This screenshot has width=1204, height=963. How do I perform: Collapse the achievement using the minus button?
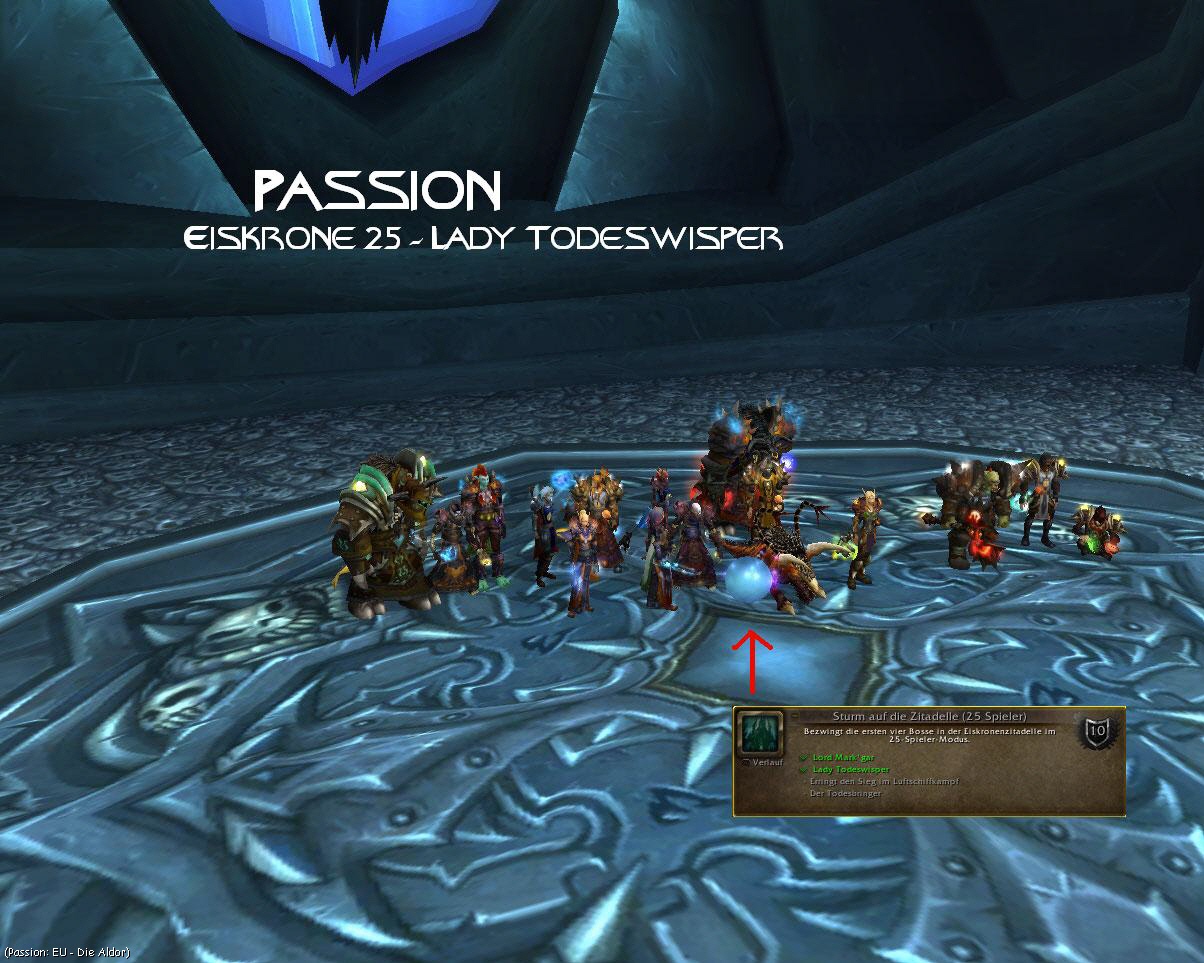tap(793, 716)
